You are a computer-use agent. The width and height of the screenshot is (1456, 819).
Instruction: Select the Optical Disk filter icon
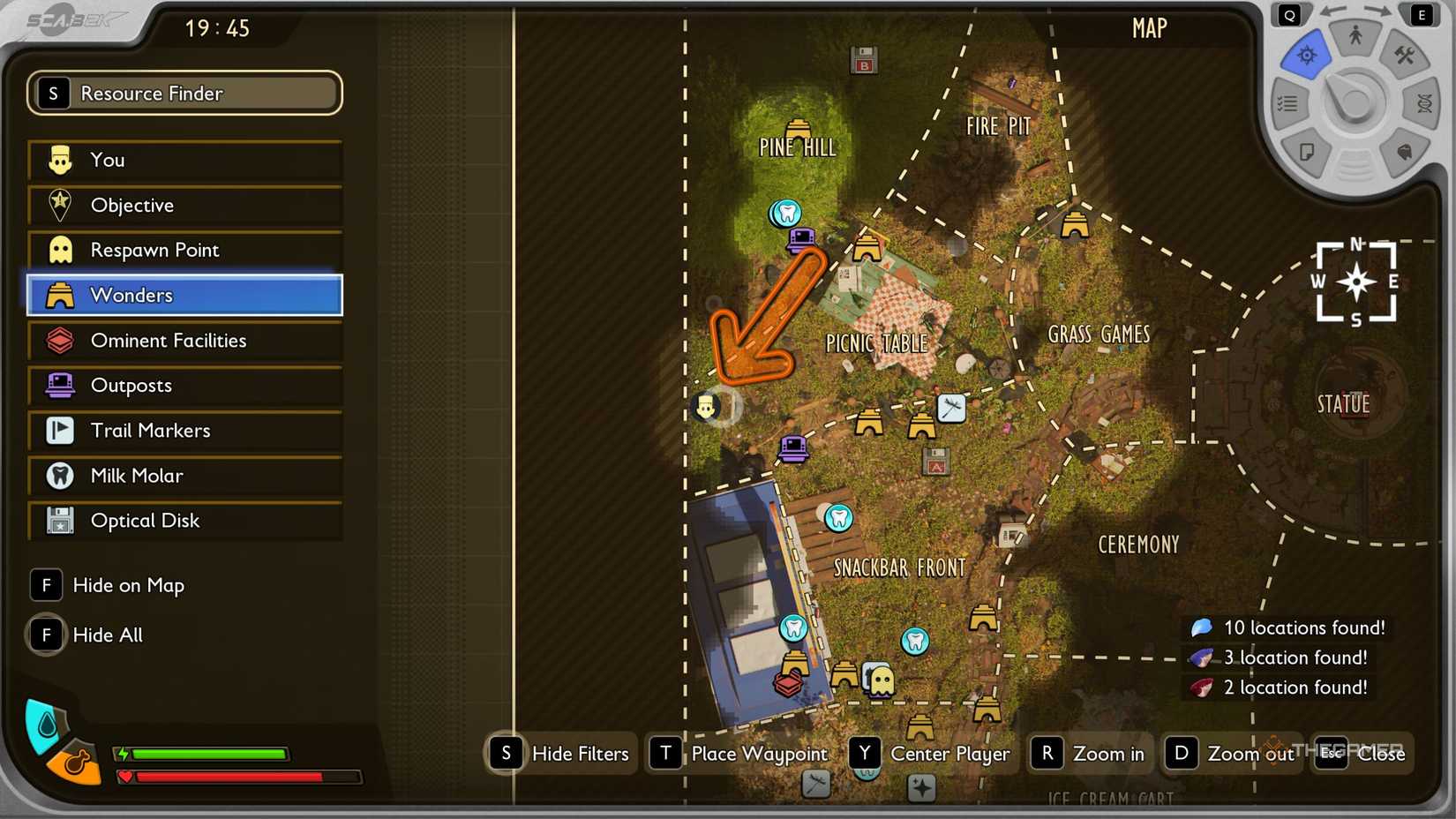click(x=58, y=521)
